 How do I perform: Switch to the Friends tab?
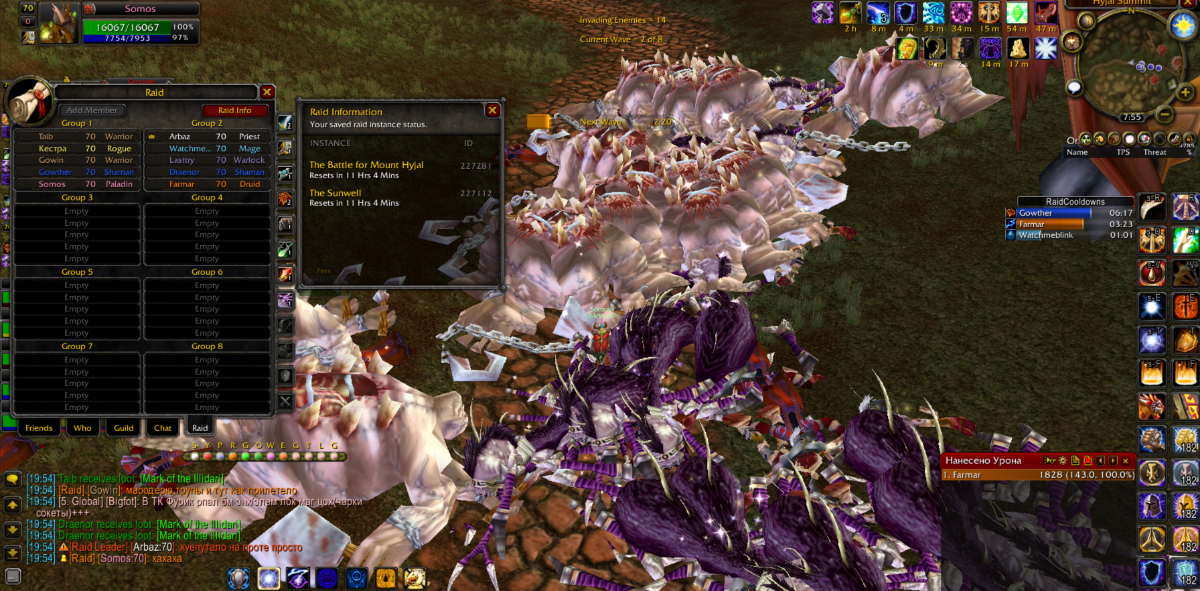point(39,428)
